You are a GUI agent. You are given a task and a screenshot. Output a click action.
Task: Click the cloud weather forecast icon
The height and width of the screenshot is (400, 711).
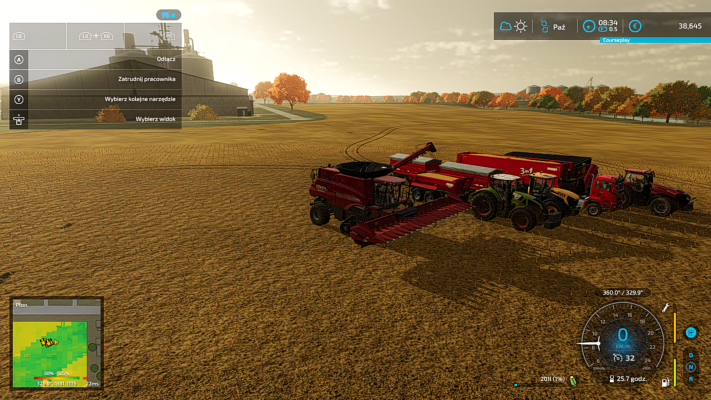click(506, 26)
